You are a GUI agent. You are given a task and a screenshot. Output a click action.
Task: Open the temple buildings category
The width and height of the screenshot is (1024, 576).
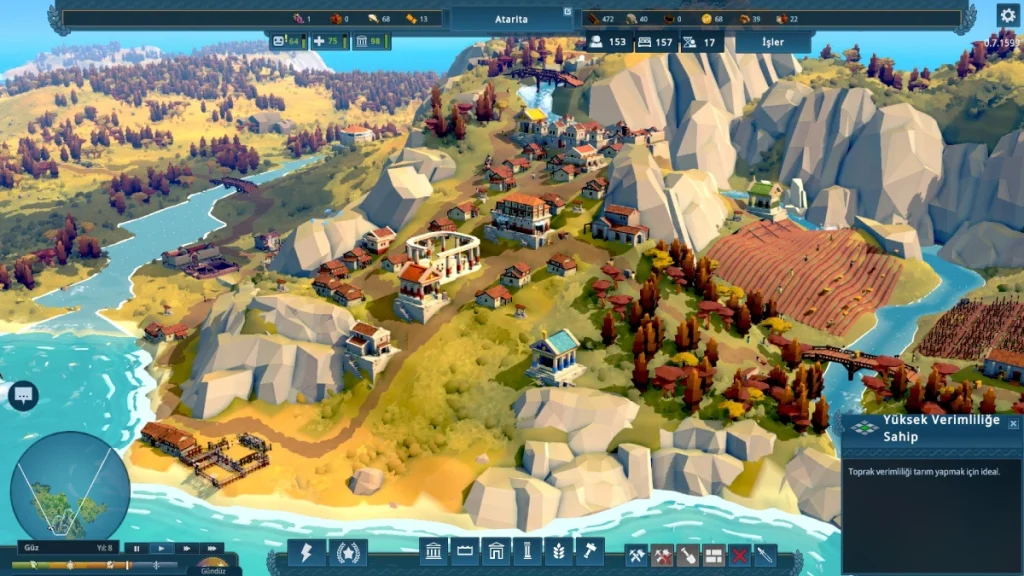tap(434, 551)
